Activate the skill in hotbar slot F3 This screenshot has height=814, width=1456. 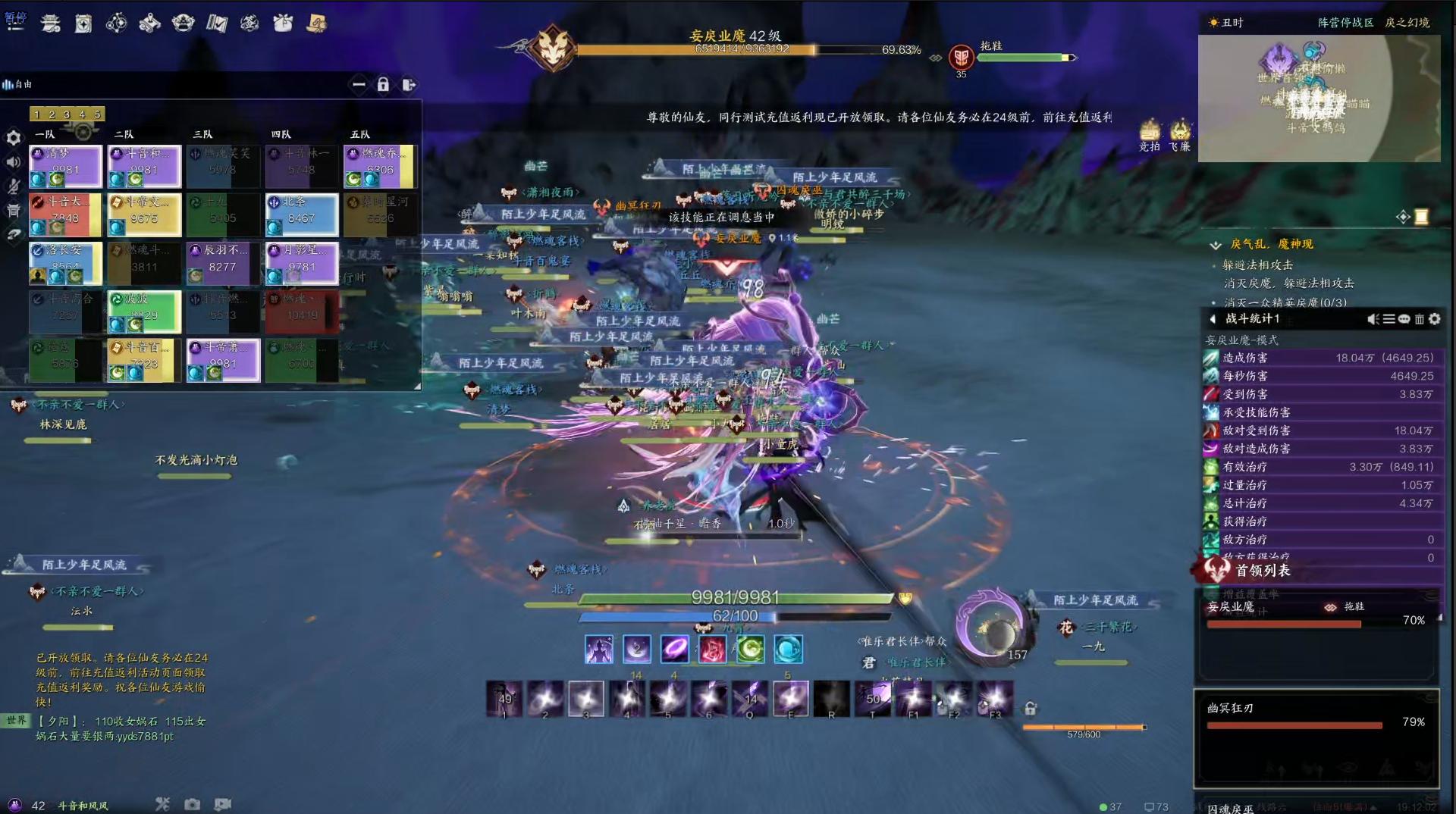994,698
